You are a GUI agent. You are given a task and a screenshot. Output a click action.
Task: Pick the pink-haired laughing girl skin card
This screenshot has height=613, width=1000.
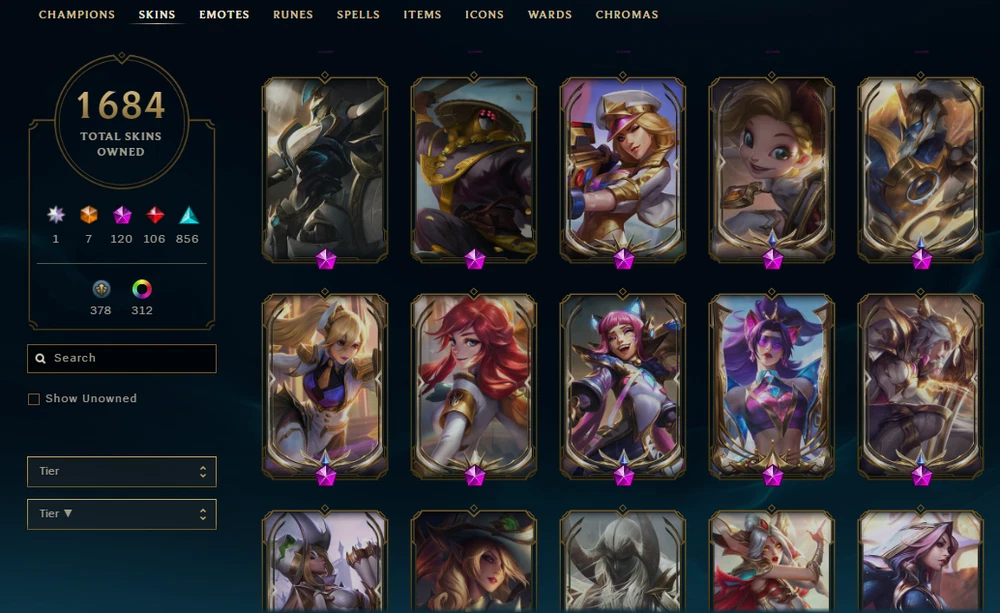(623, 385)
